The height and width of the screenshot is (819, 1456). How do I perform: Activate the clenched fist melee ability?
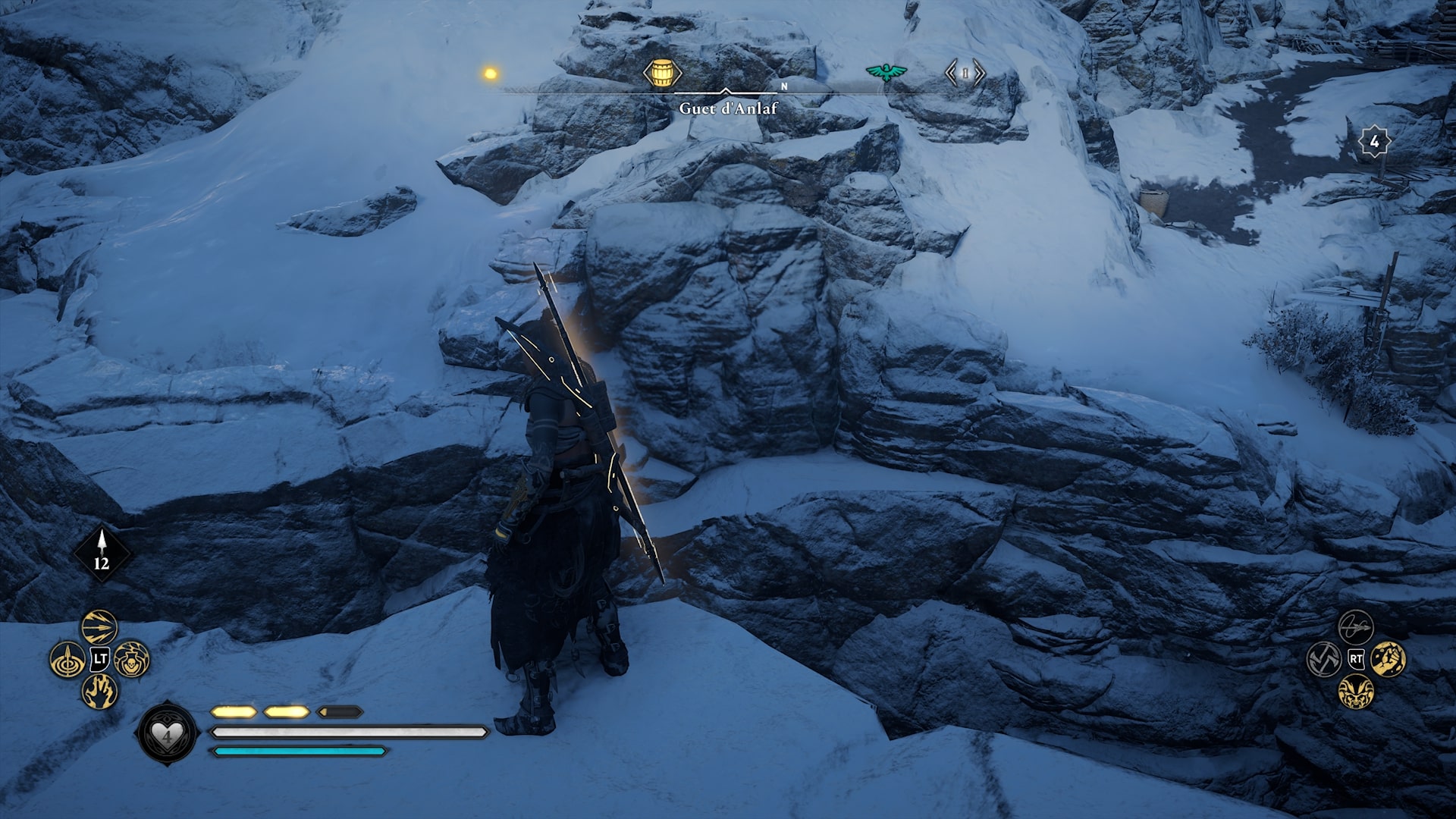pyautogui.click(x=1389, y=659)
